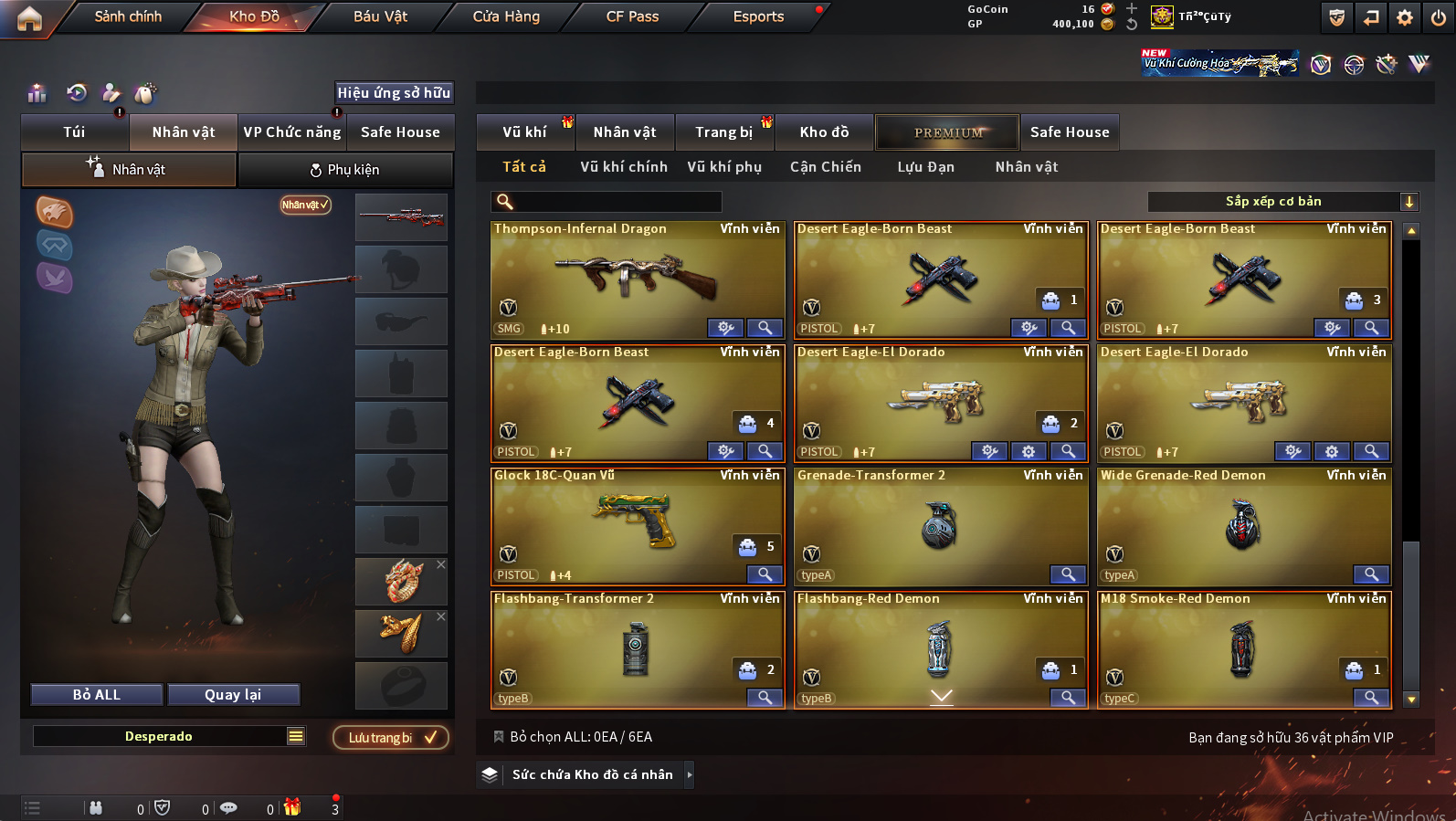Open settings with the gear icon

coord(1405,17)
